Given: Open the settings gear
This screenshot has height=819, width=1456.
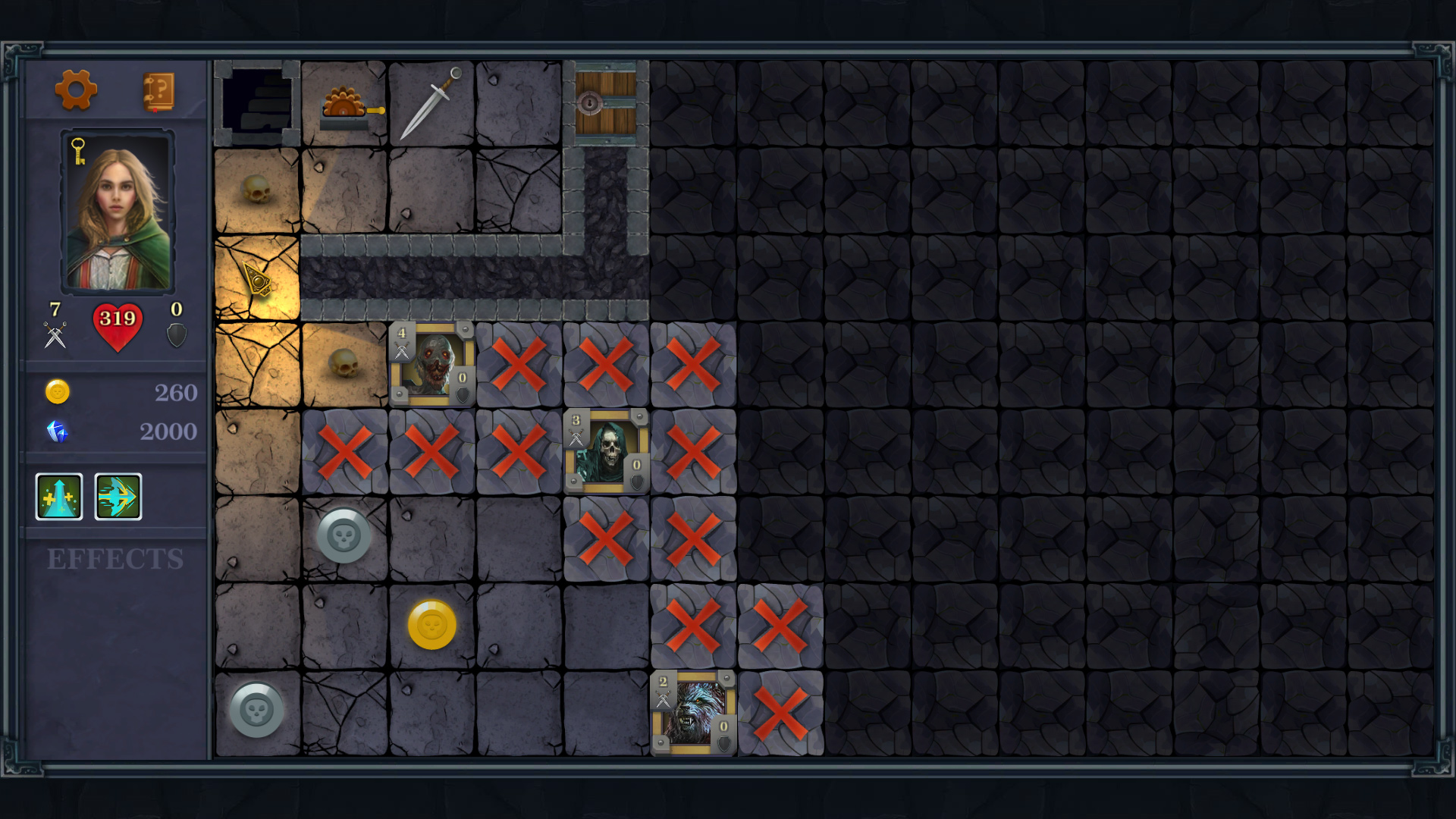Looking at the screenshot, I should [x=77, y=90].
